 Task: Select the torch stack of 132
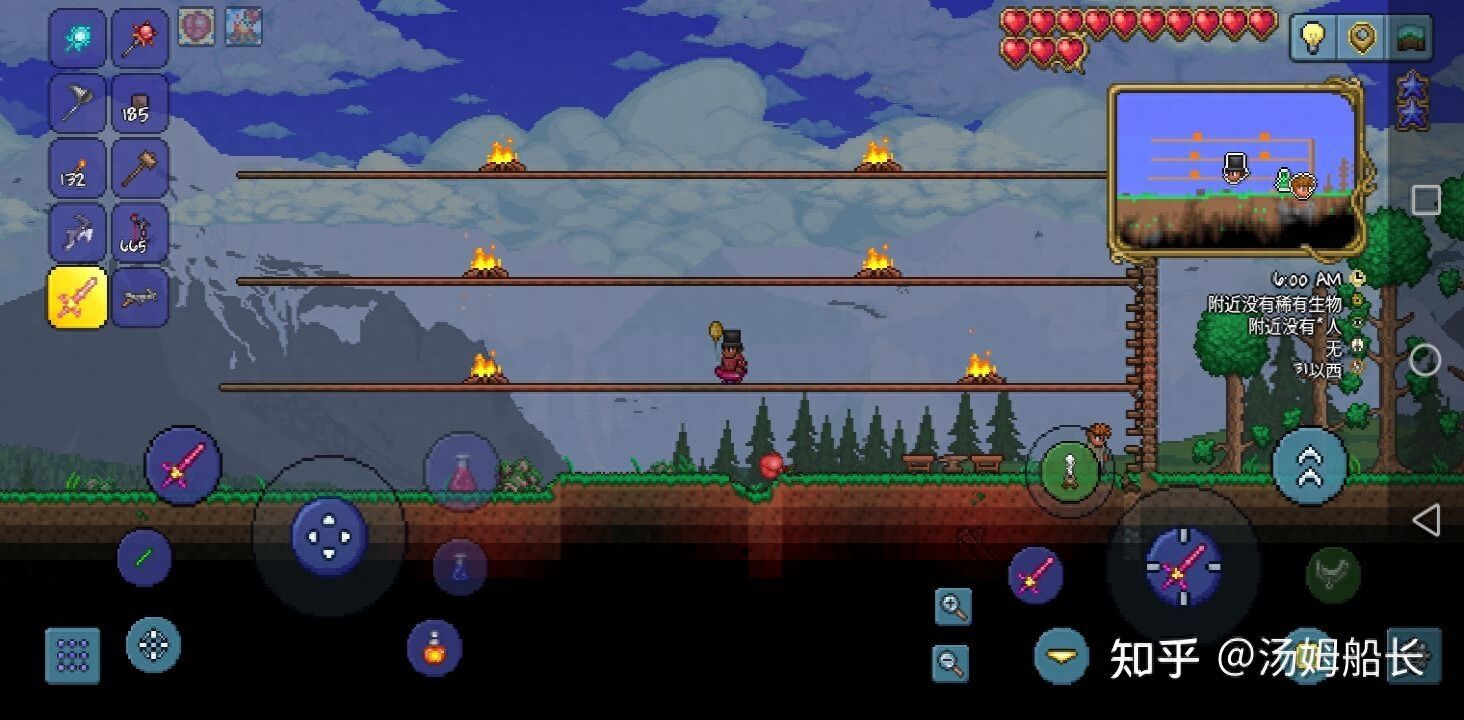pos(77,169)
